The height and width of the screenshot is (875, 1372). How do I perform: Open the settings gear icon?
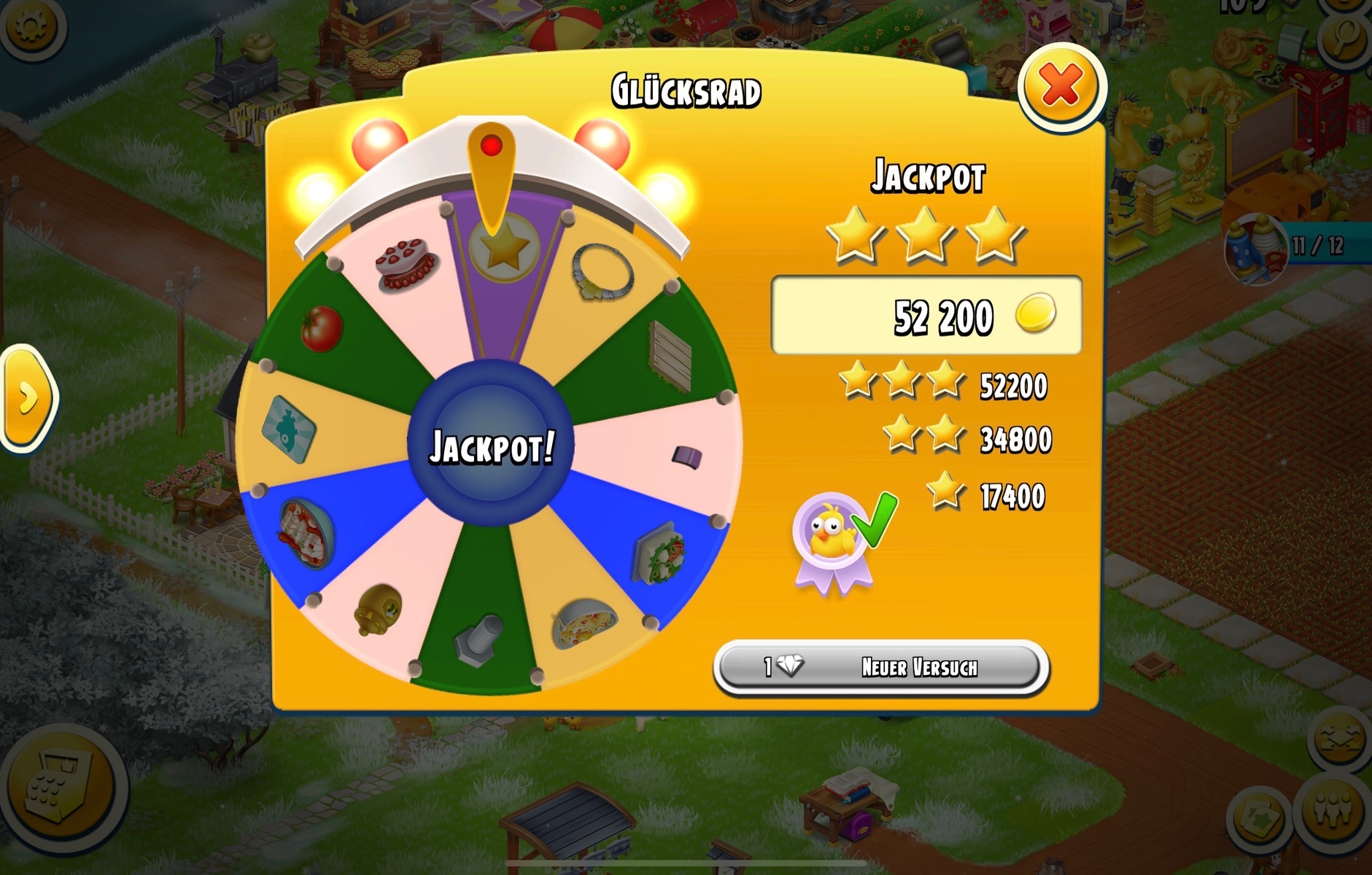[x=31, y=28]
